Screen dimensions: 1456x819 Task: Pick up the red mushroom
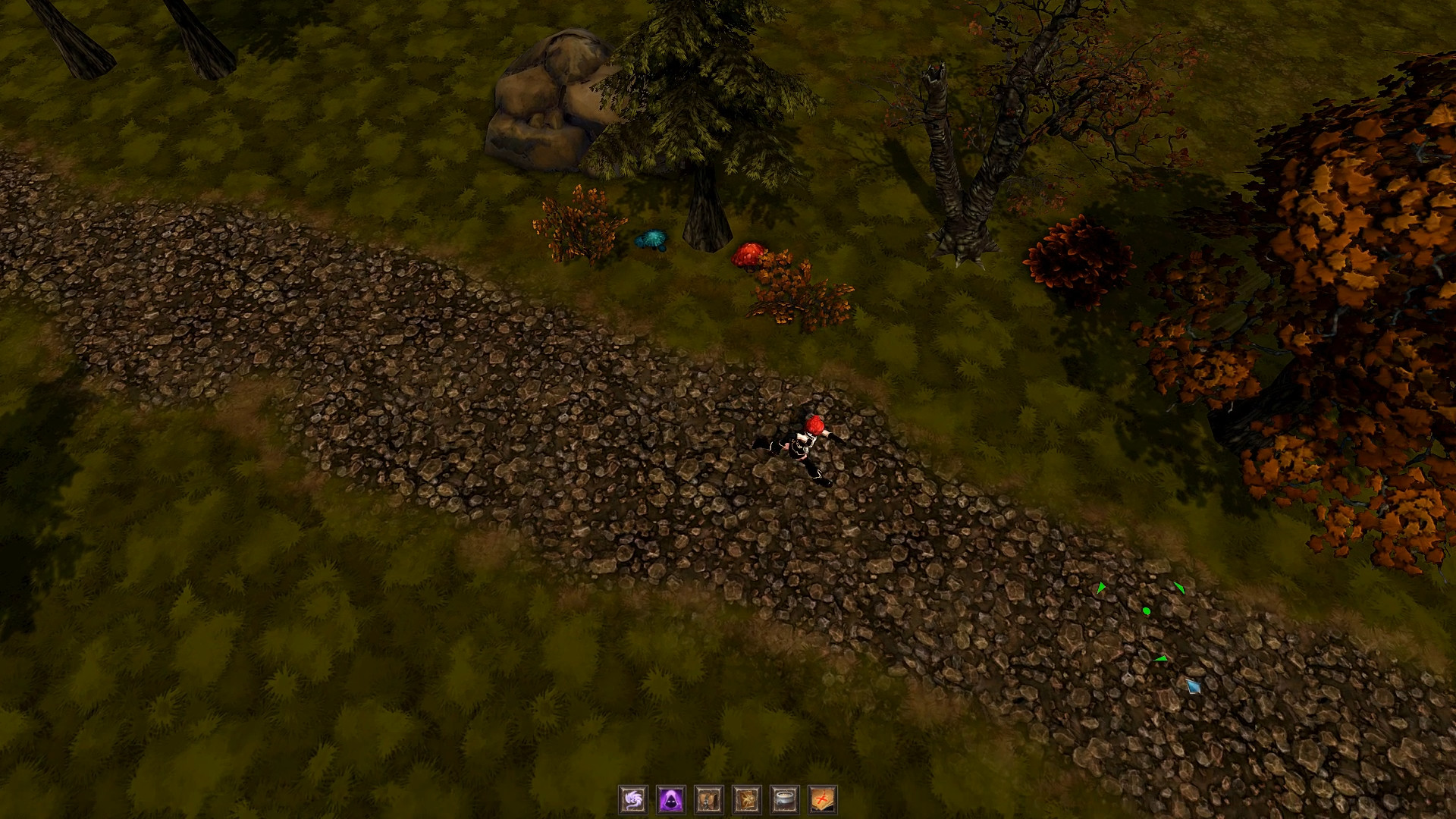point(749,254)
